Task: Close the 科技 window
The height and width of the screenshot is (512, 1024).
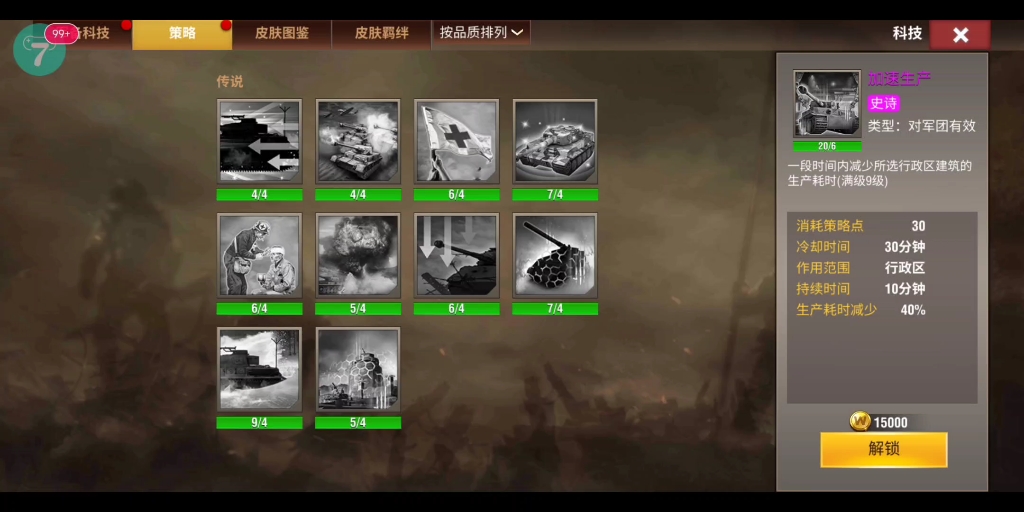Action: [x=960, y=35]
